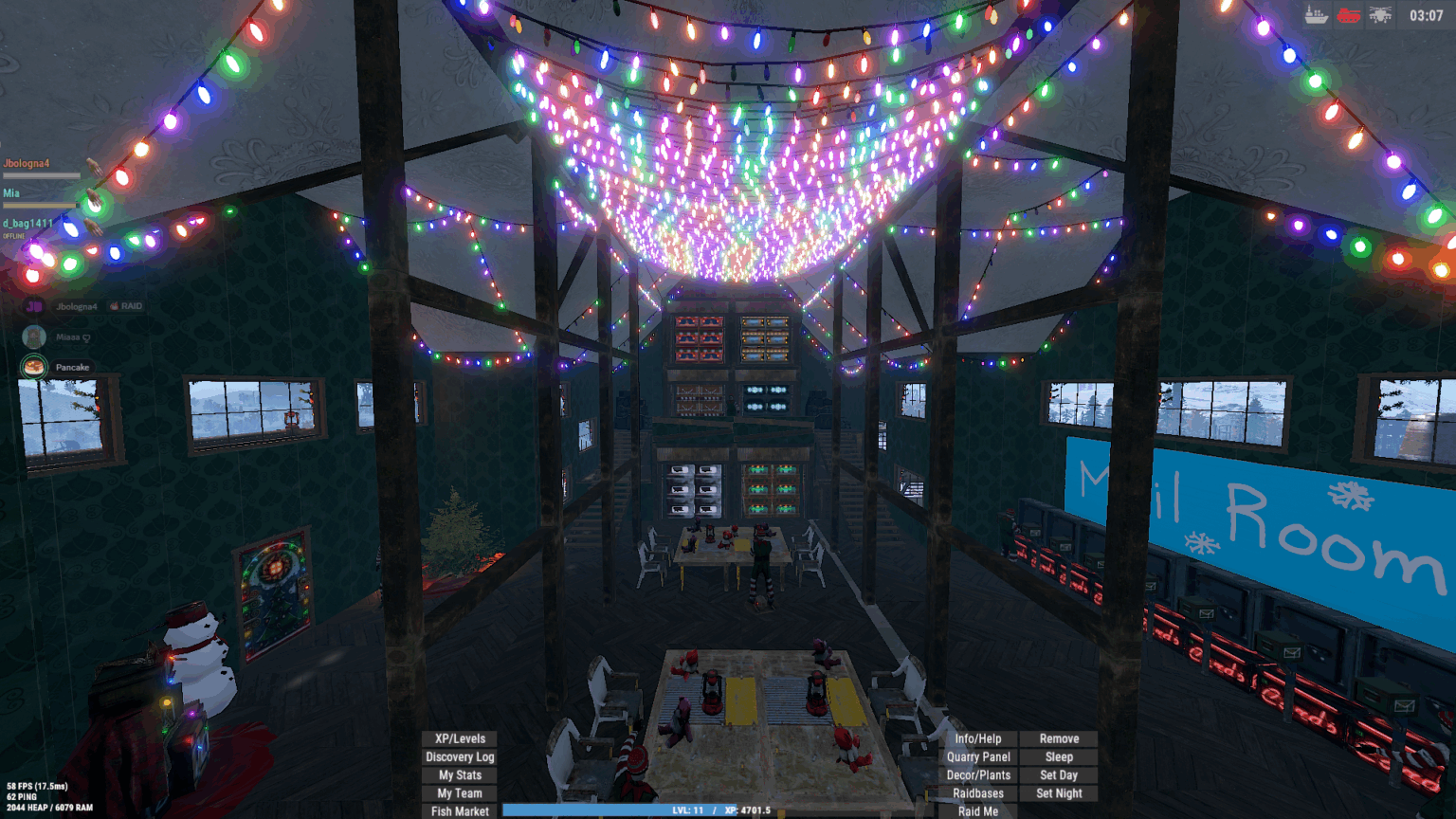Click the attack helicopter event icon

click(1380, 15)
